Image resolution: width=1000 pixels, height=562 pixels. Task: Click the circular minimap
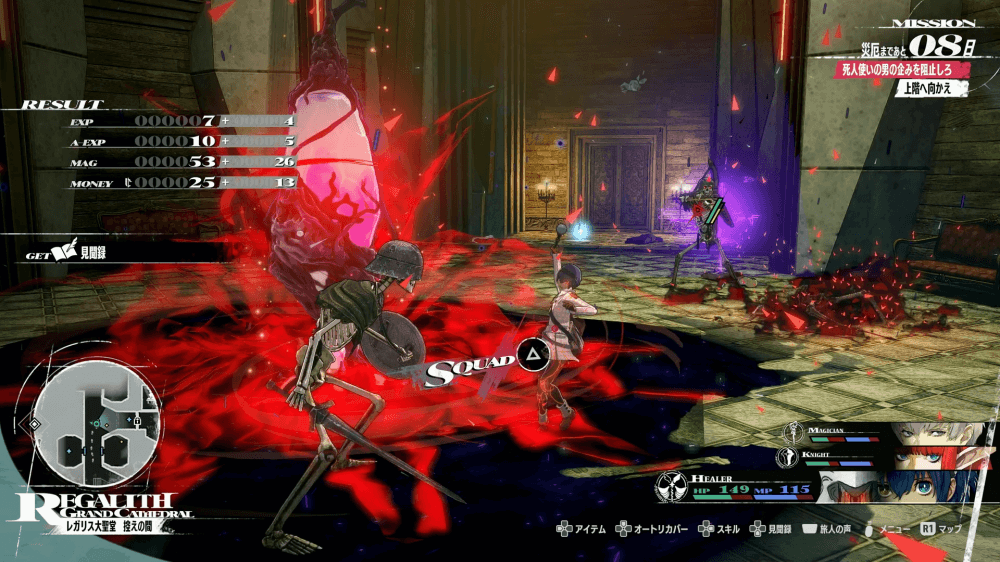tap(98, 425)
